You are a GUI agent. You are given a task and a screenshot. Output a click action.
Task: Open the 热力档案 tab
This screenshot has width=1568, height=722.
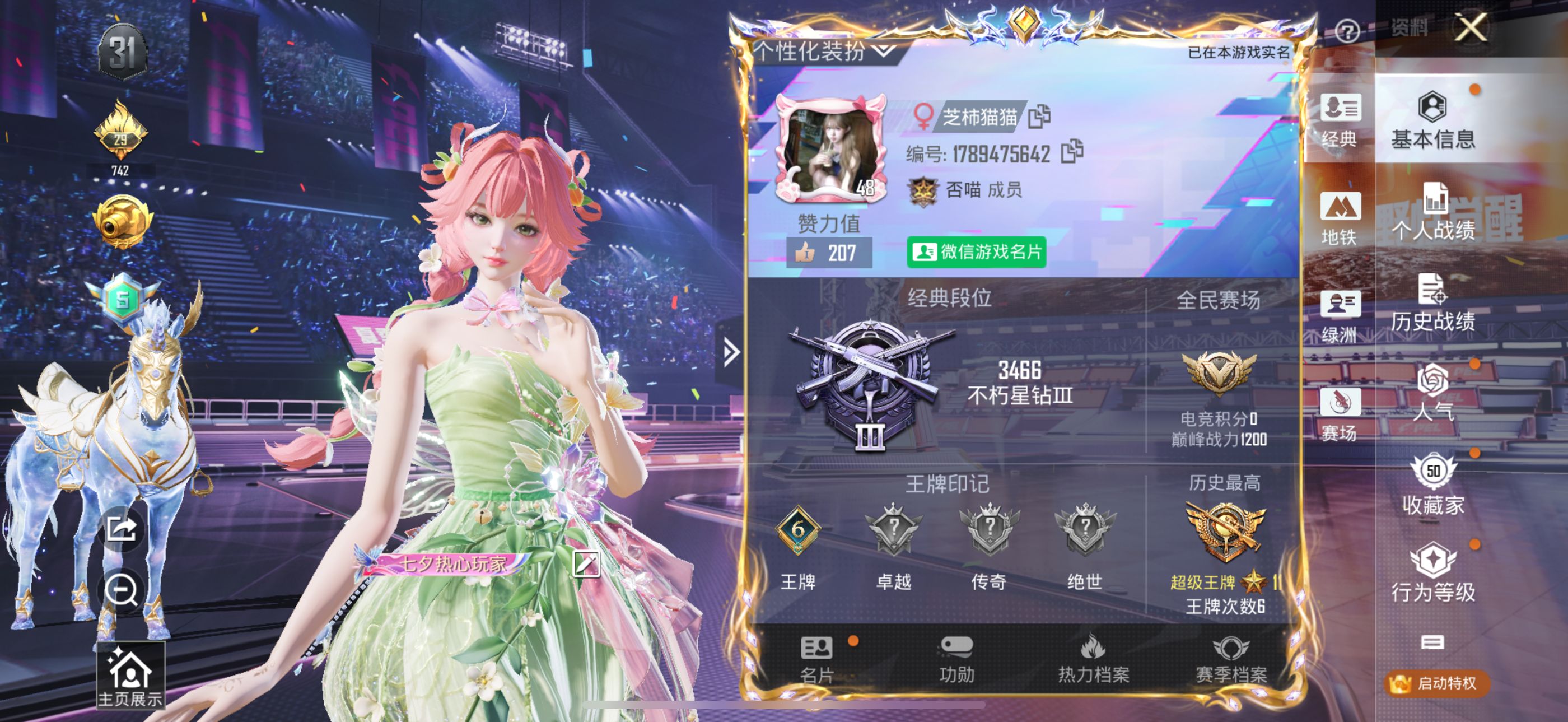1093,659
